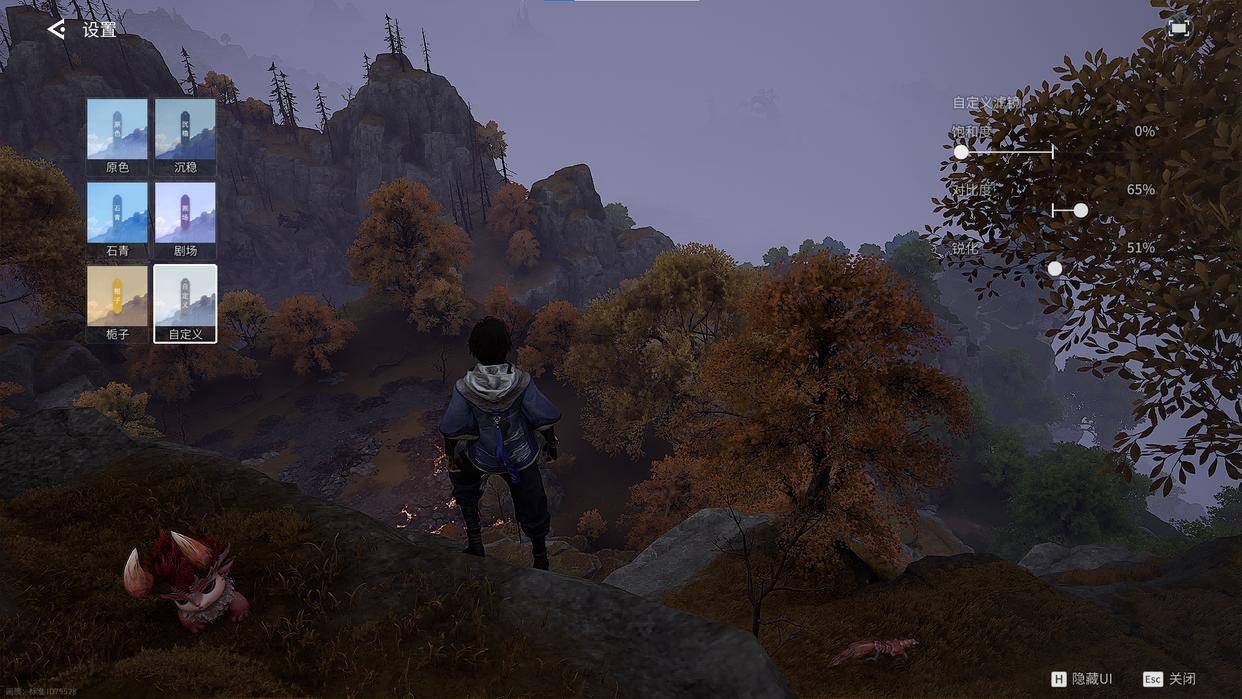Click the 饱和度 saturation slider handle
This screenshot has height=699, width=1242.
click(961, 152)
